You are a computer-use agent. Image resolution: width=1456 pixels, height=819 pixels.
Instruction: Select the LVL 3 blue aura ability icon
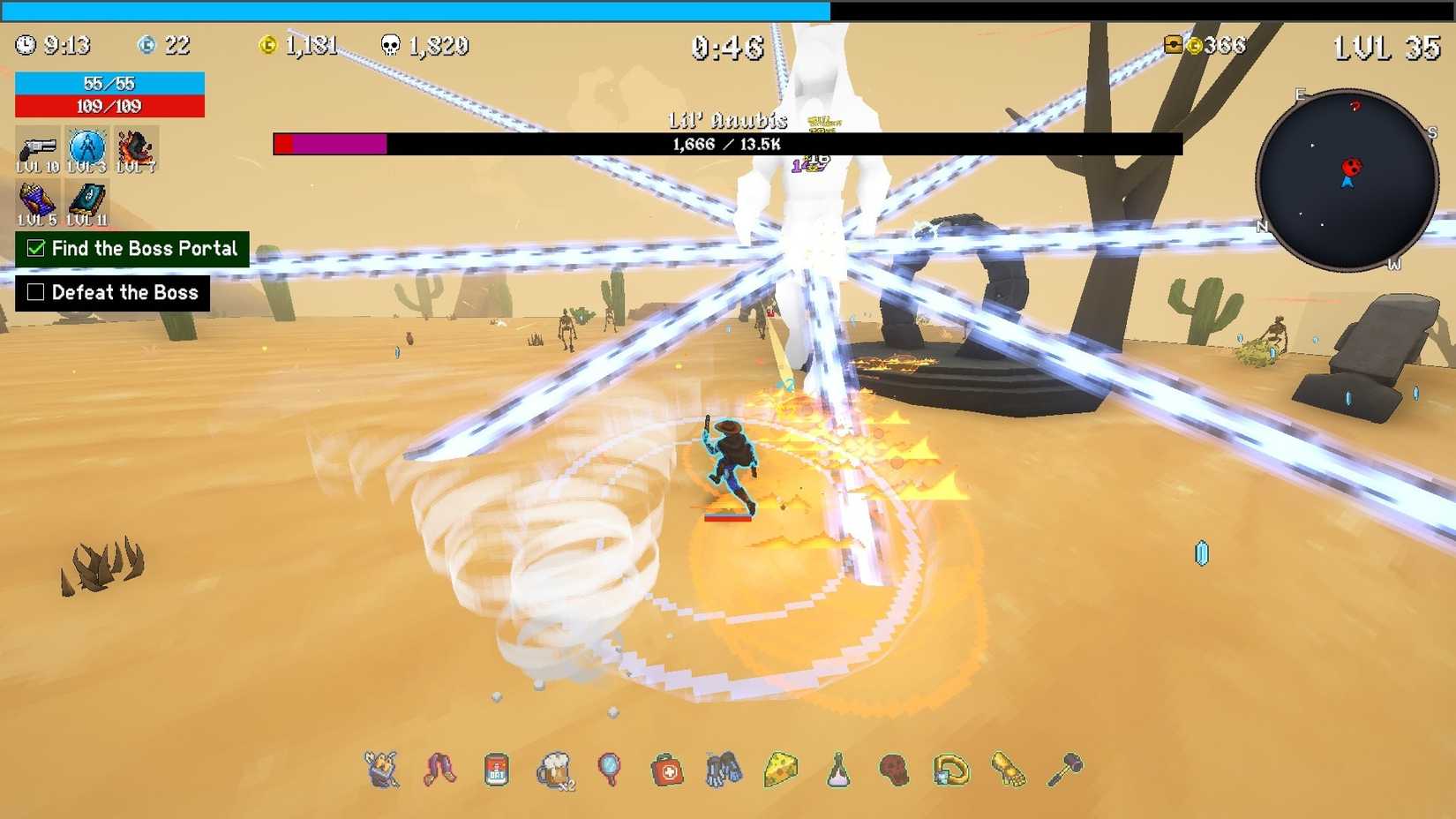(x=86, y=148)
